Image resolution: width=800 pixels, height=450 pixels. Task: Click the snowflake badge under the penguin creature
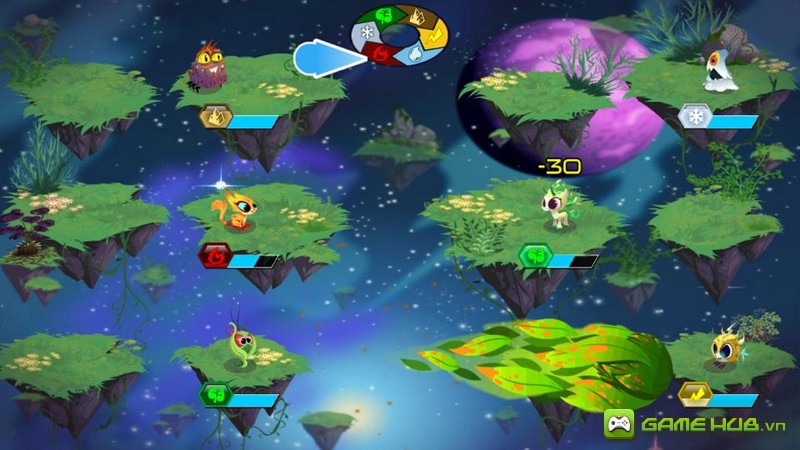coord(692,118)
